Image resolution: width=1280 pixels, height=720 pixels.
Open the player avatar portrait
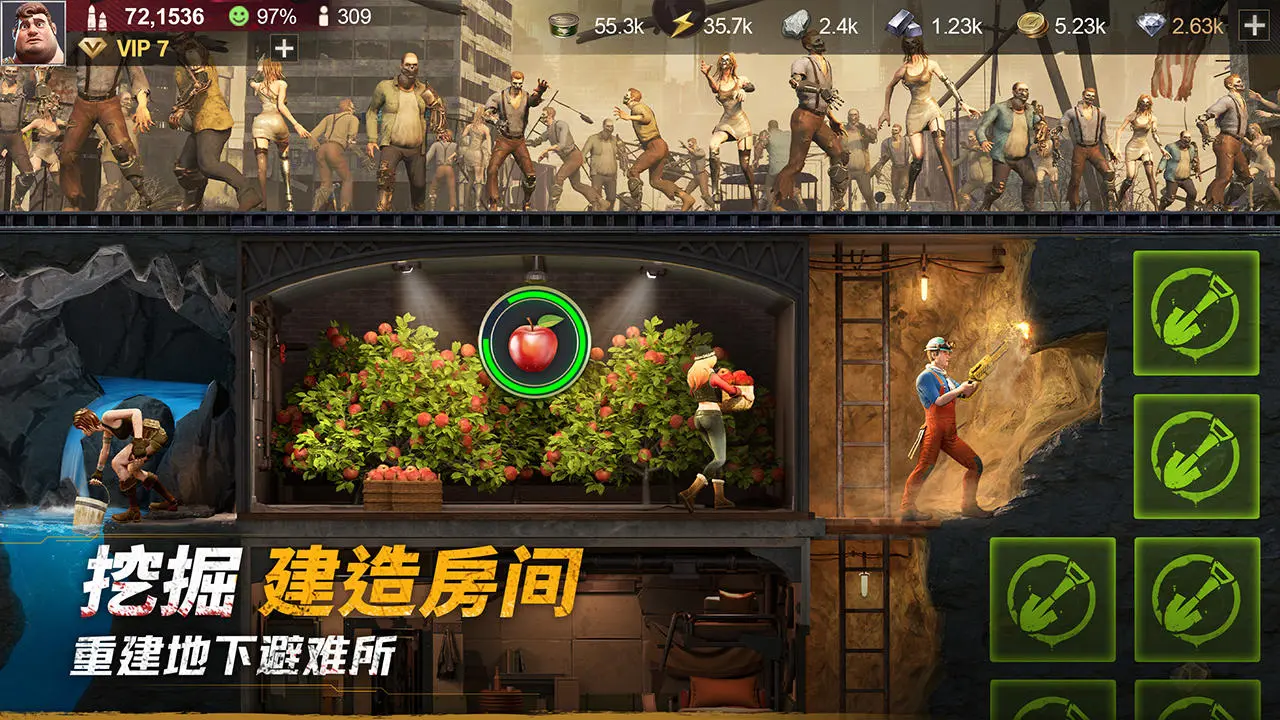click(x=33, y=33)
